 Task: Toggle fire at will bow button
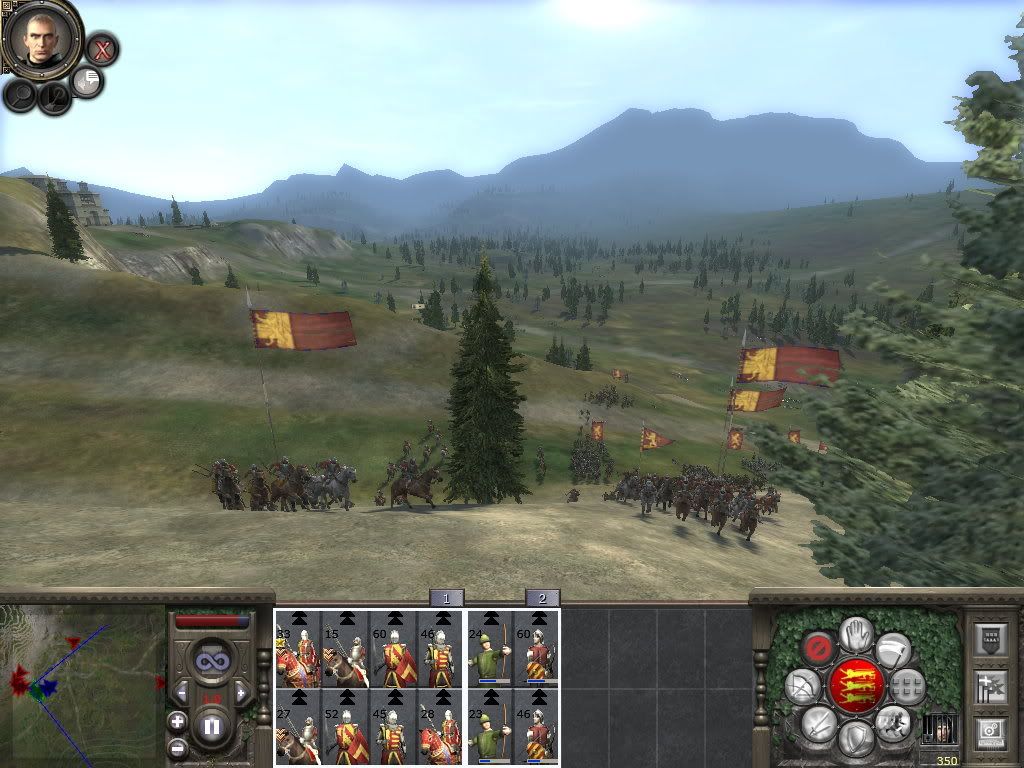point(803,686)
